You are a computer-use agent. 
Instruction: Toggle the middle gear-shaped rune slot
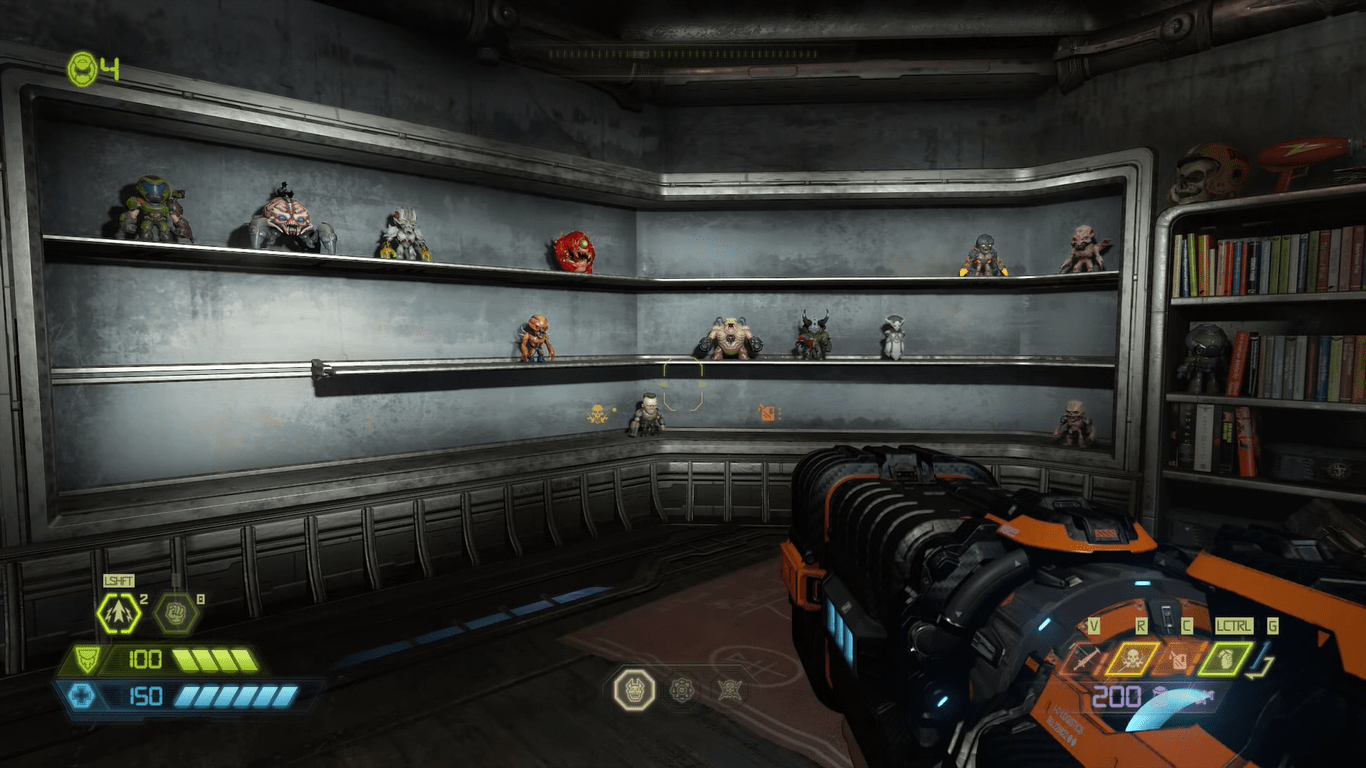[x=684, y=689]
